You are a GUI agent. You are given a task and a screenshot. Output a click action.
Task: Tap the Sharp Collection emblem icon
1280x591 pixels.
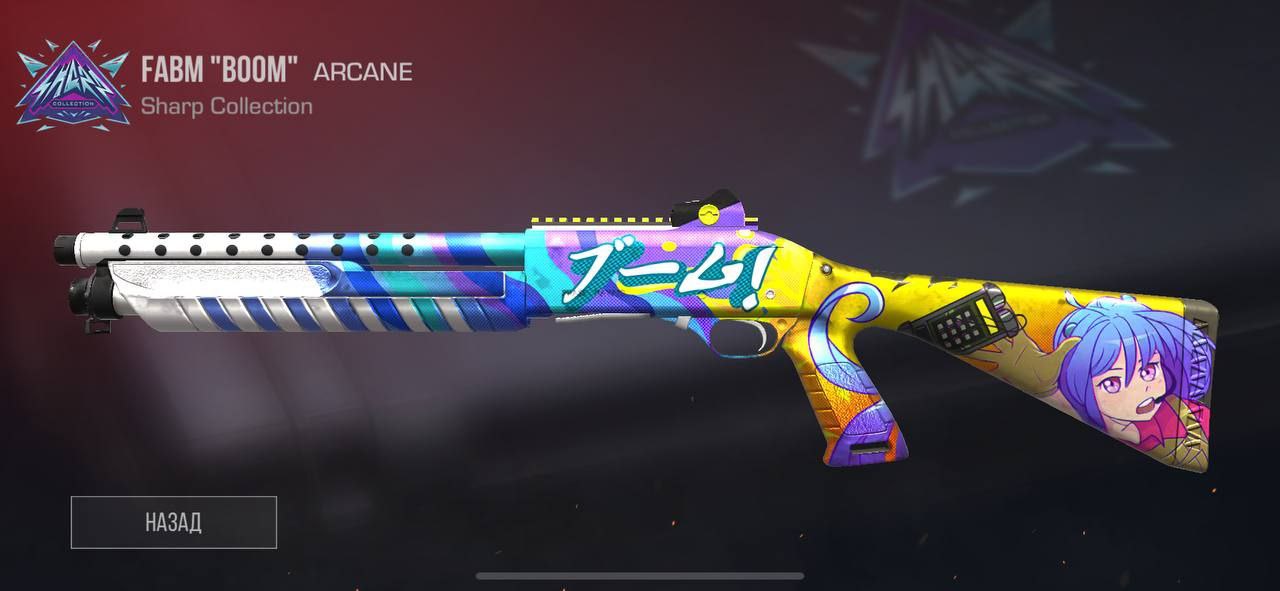point(72,86)
